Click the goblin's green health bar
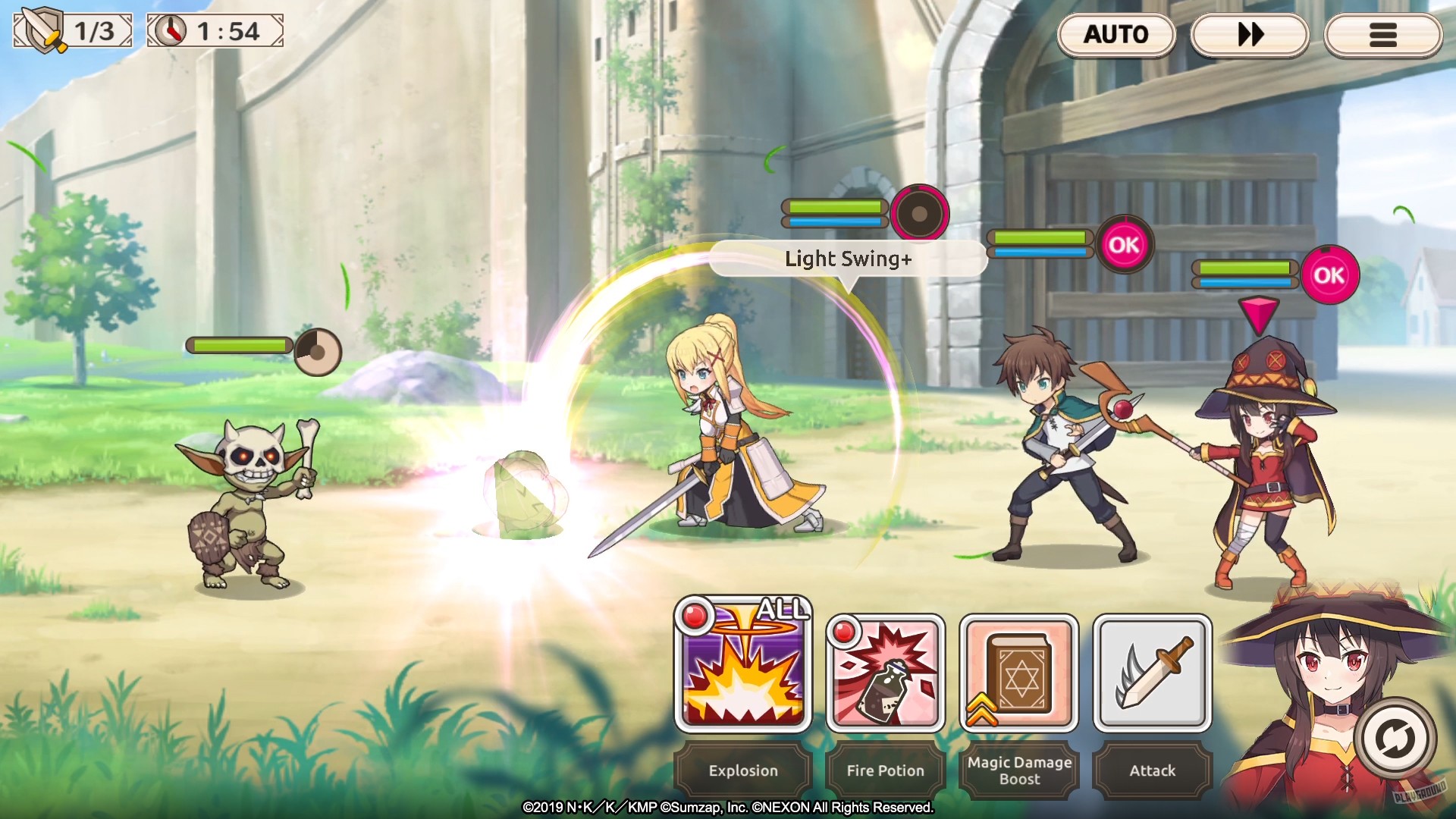Viewport: 1456px width, 819px height. 239,343
